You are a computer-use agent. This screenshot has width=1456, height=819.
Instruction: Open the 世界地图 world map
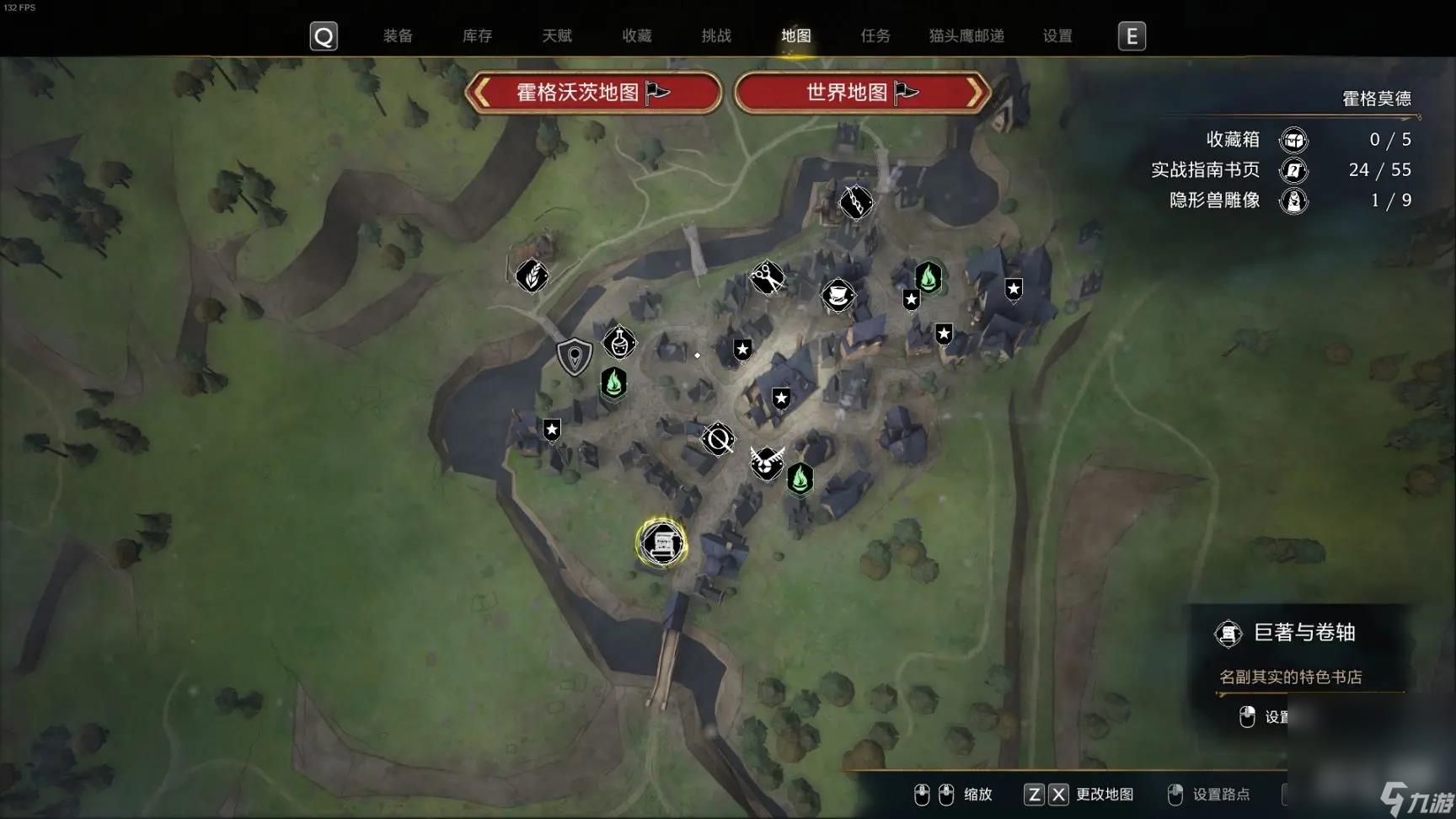[x=861, y=93]
